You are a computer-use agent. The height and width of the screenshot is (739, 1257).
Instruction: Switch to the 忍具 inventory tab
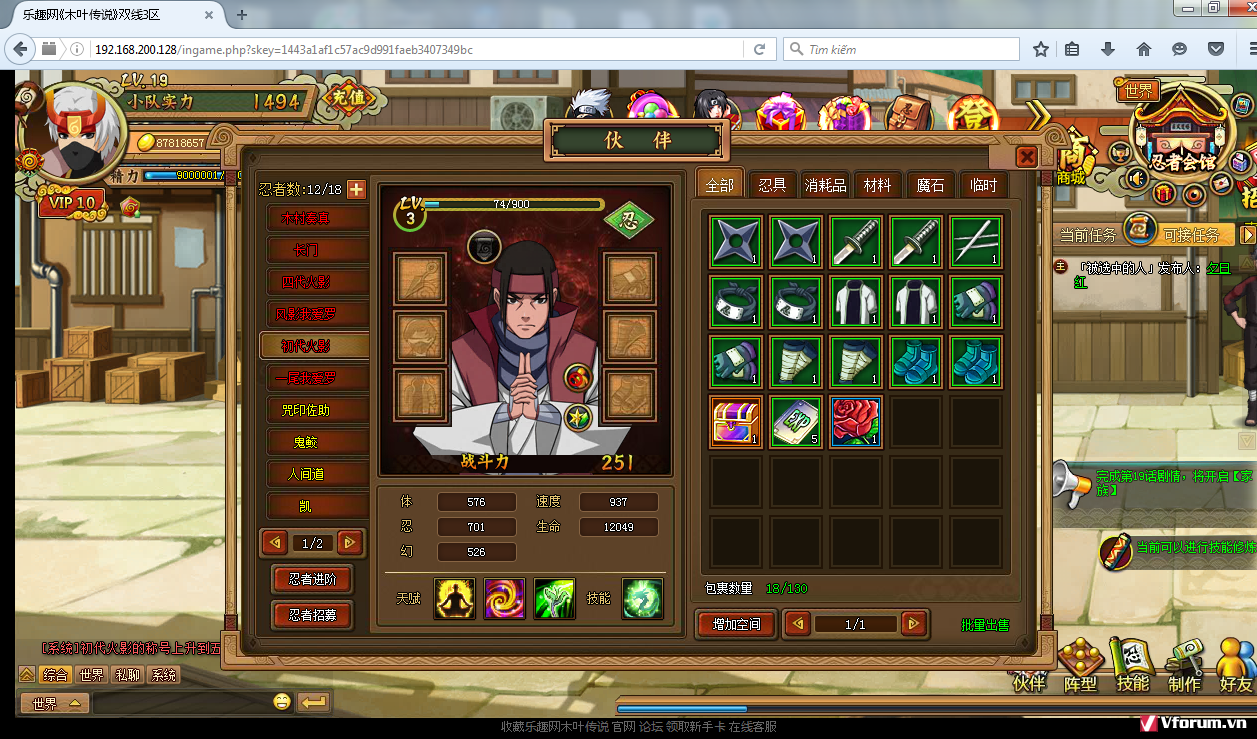coord(772,185)
